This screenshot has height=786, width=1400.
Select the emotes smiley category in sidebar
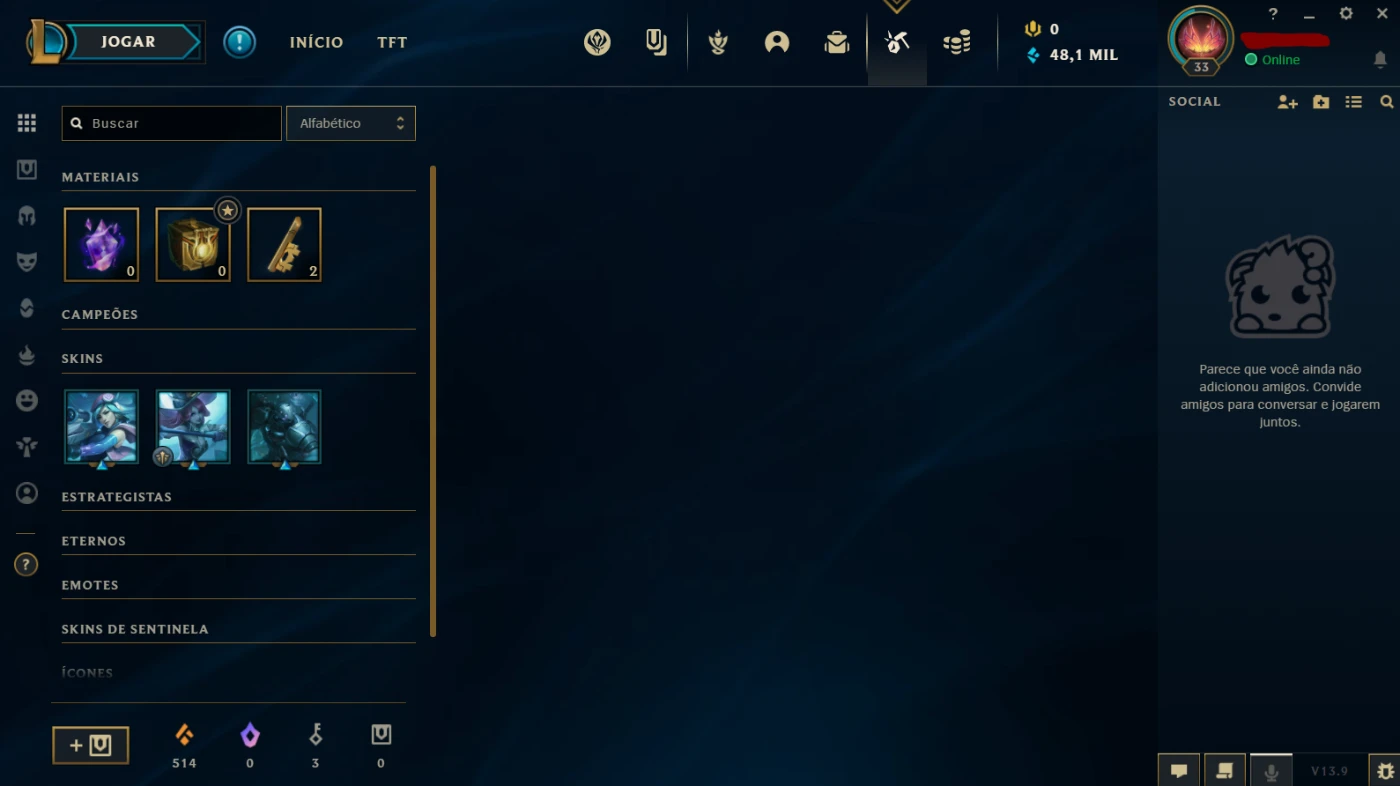[x=26, y=400]
